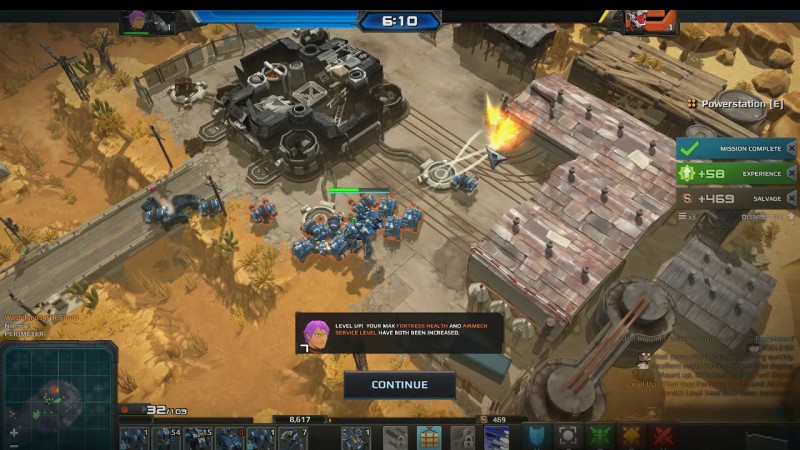Close the +469 Salvage notification
Screen dimensions: 800x450
[x=791, y=198]
